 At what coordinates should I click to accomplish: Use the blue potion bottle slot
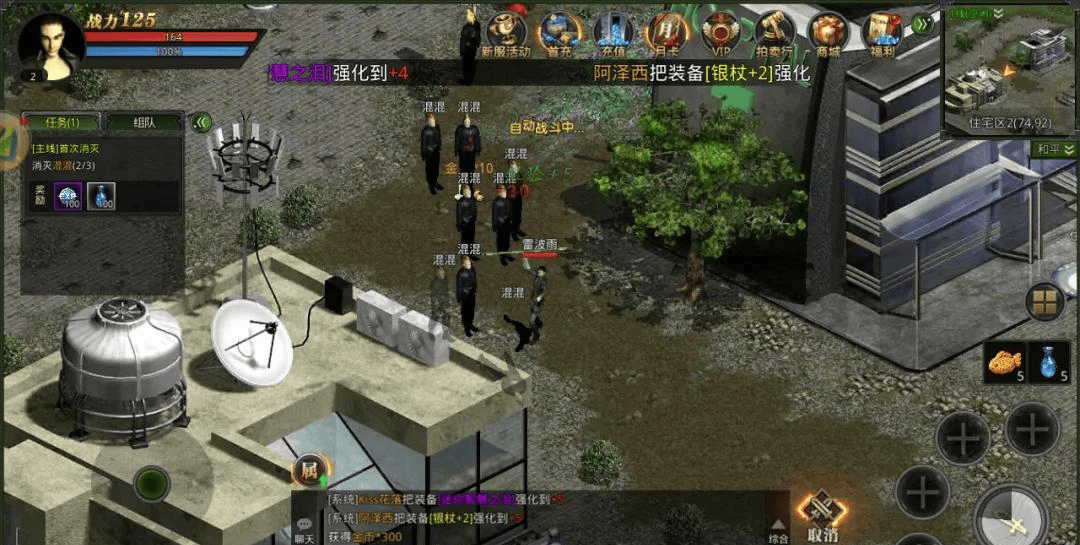coord(1050,362)
